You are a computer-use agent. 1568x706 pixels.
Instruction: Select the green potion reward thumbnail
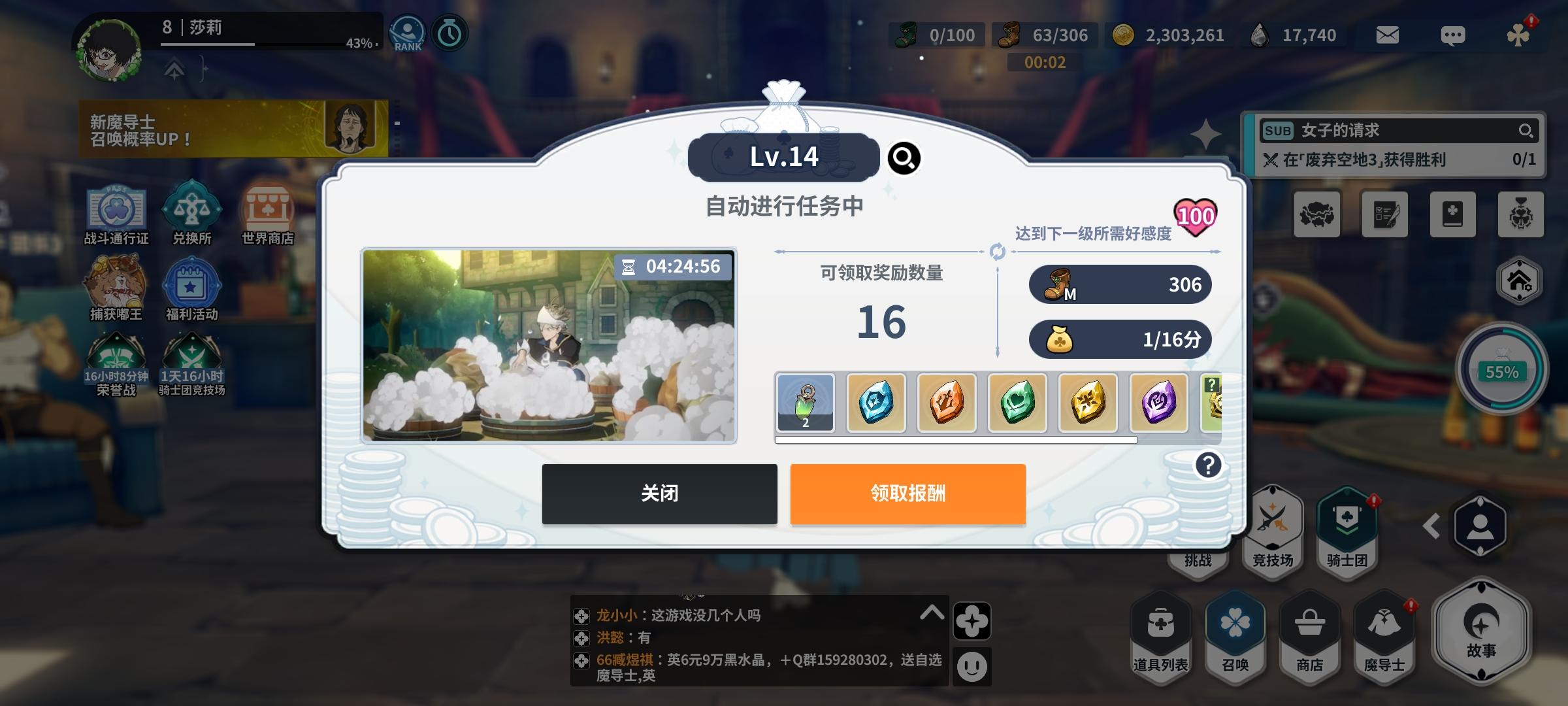pyautogui.click(x=805, y=403)
